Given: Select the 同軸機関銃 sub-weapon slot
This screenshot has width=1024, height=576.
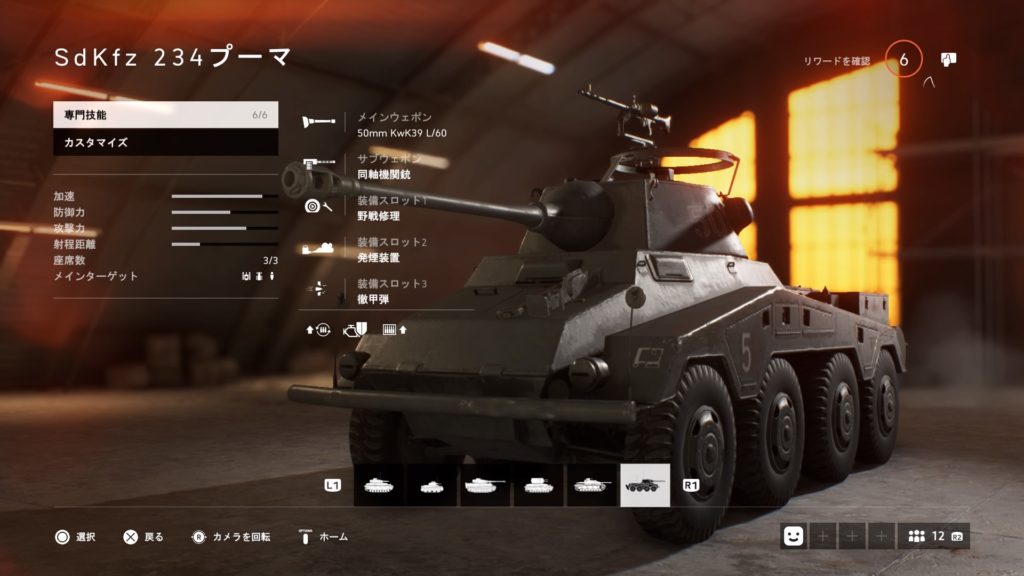Looking at the screenshot, I should coord(385,167).
